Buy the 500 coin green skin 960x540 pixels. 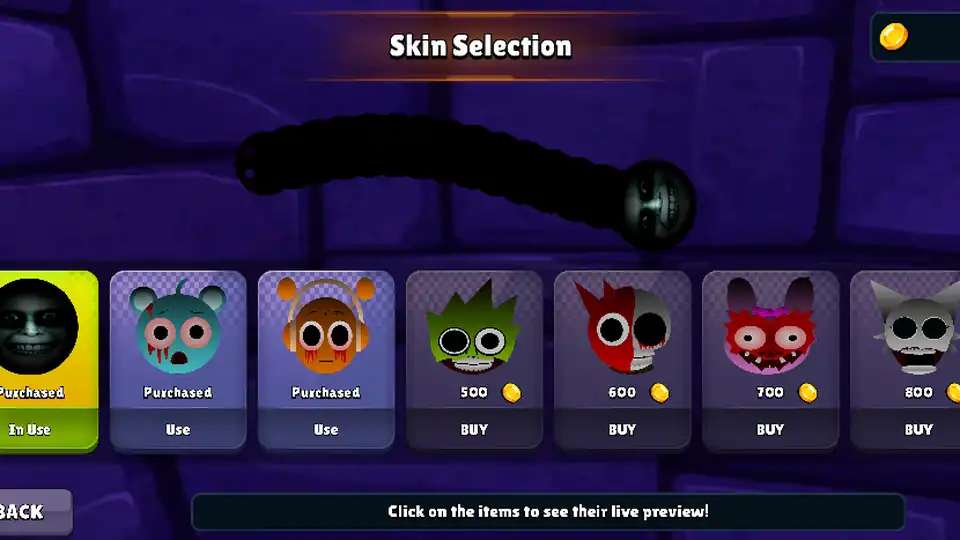pos(474,430)
